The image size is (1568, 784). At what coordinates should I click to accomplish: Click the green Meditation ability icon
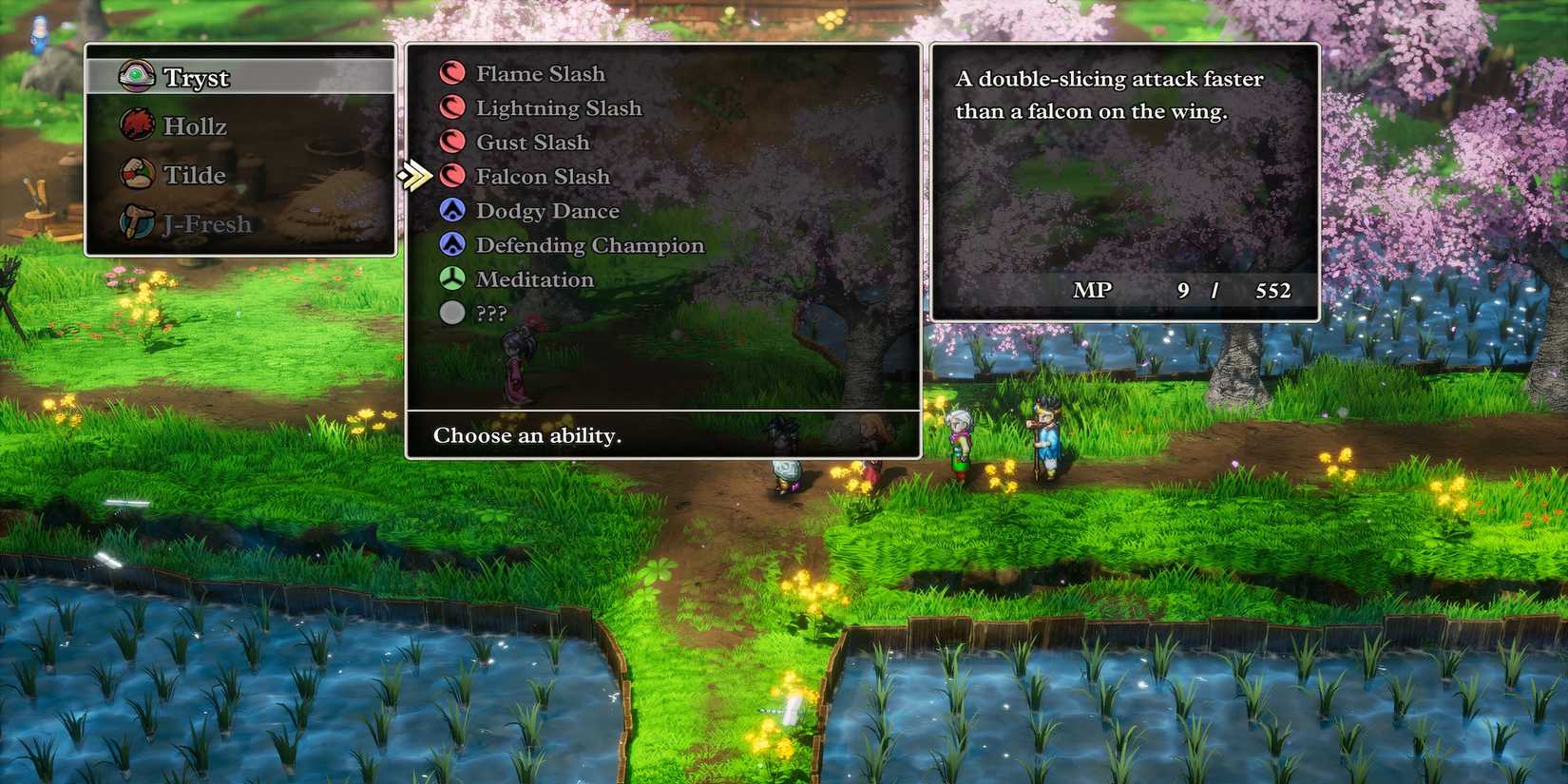coord(453,278)
